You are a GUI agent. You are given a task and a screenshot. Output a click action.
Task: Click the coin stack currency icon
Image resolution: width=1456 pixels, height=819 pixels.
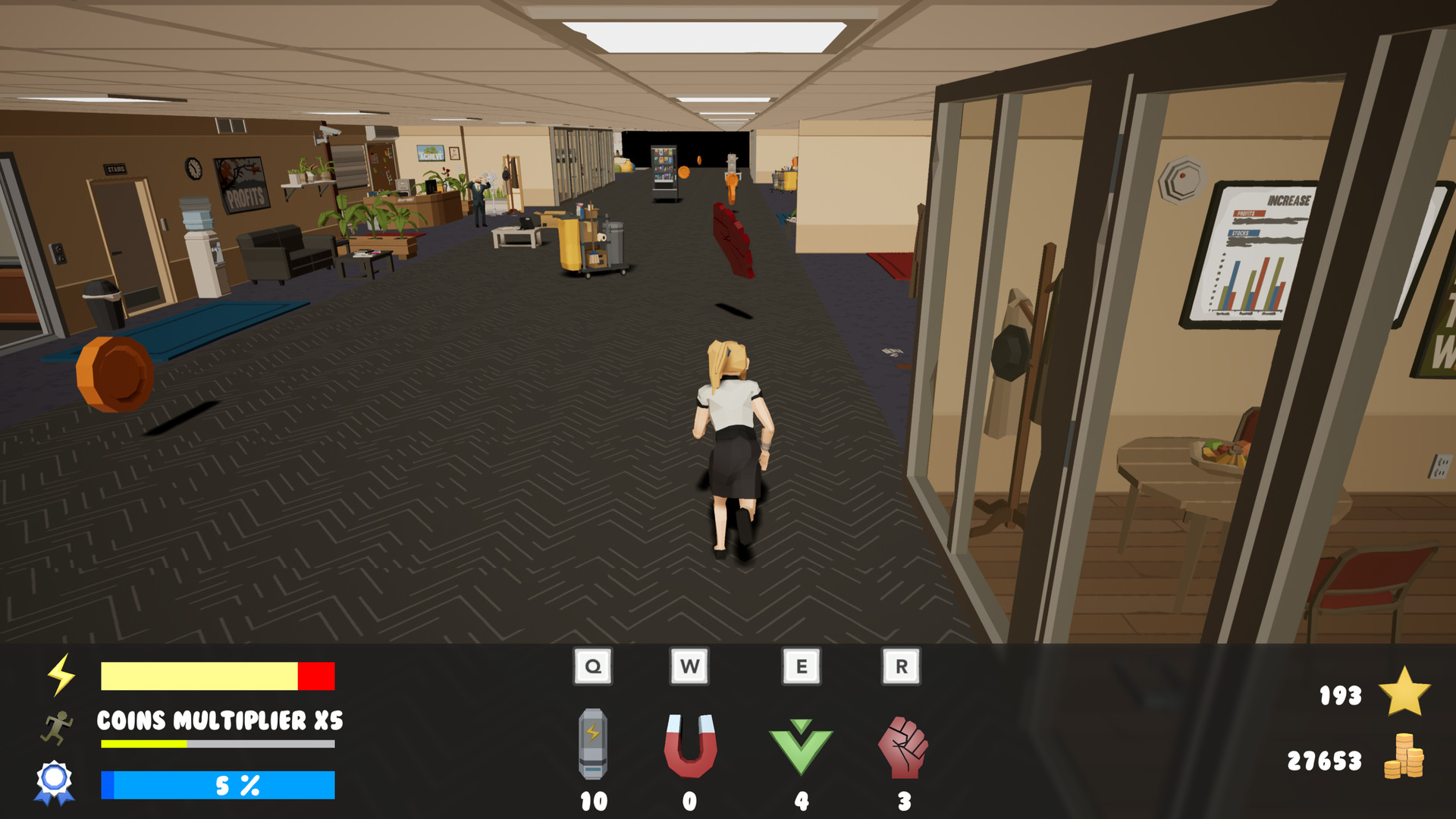(1407, 758)
